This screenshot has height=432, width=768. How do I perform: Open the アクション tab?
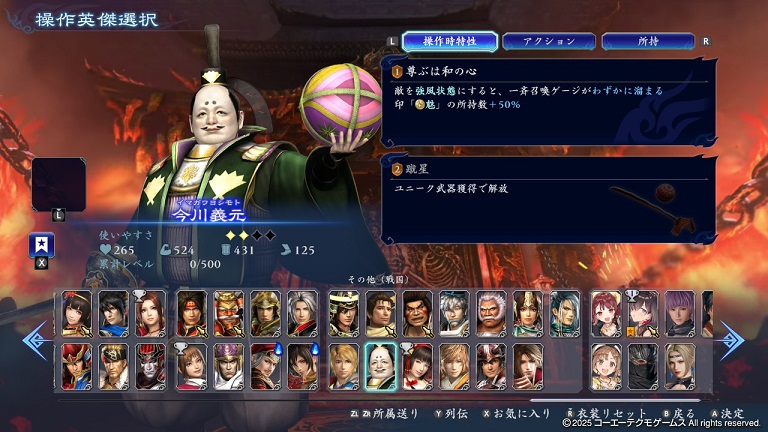coord(549,41)
